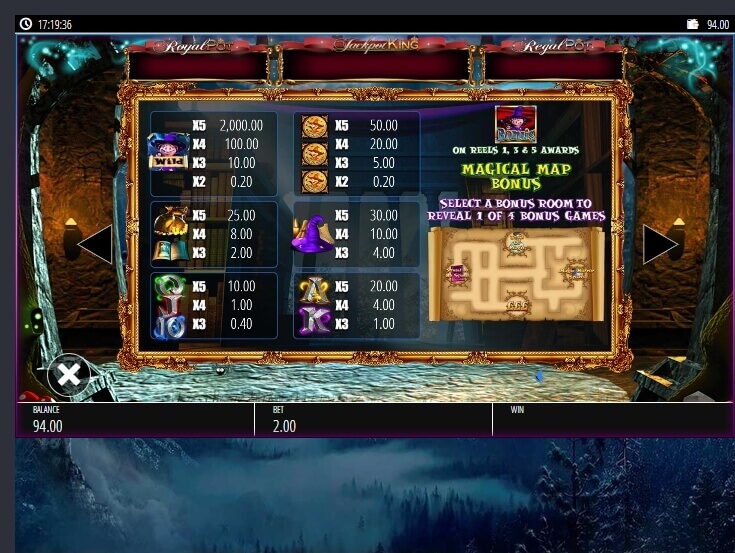
Task: Open the wallet icon beside the 94.00 balance
Action: click(692, 24)
